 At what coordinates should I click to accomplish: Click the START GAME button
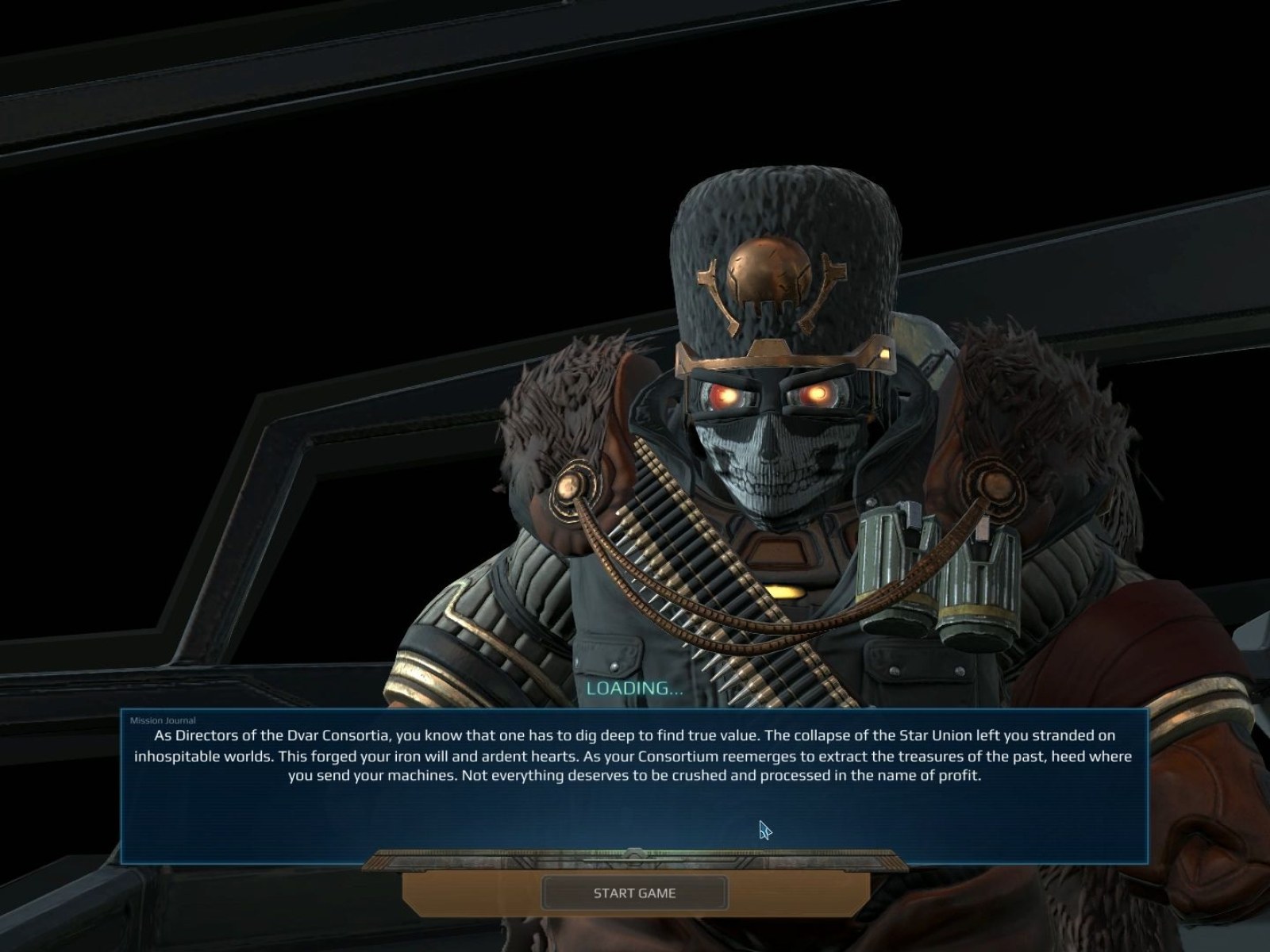(x=634, y=893)
